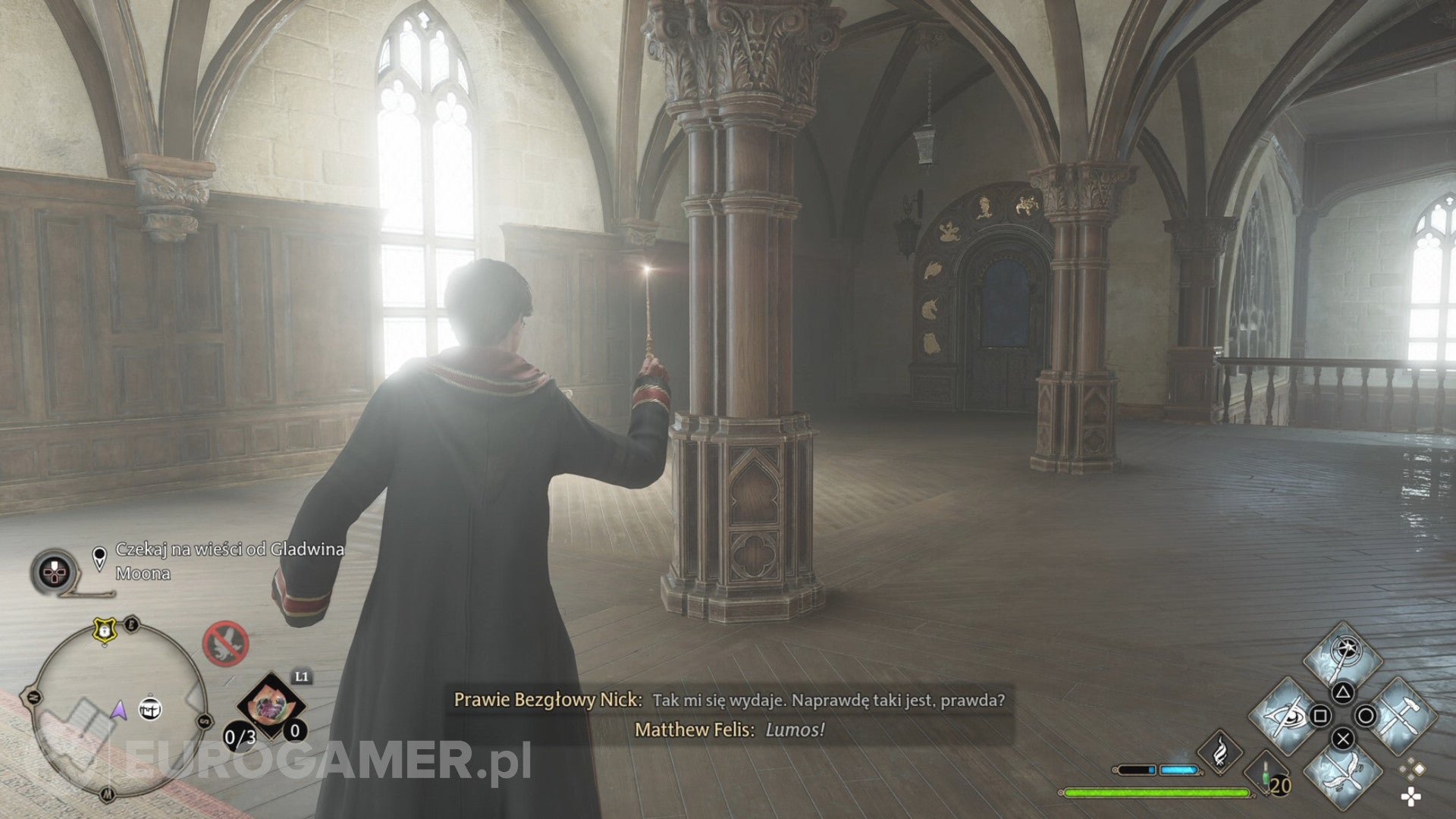Open the quest marker pin beside Gladwina objective

pyautogui.click(x=99, y=557)
